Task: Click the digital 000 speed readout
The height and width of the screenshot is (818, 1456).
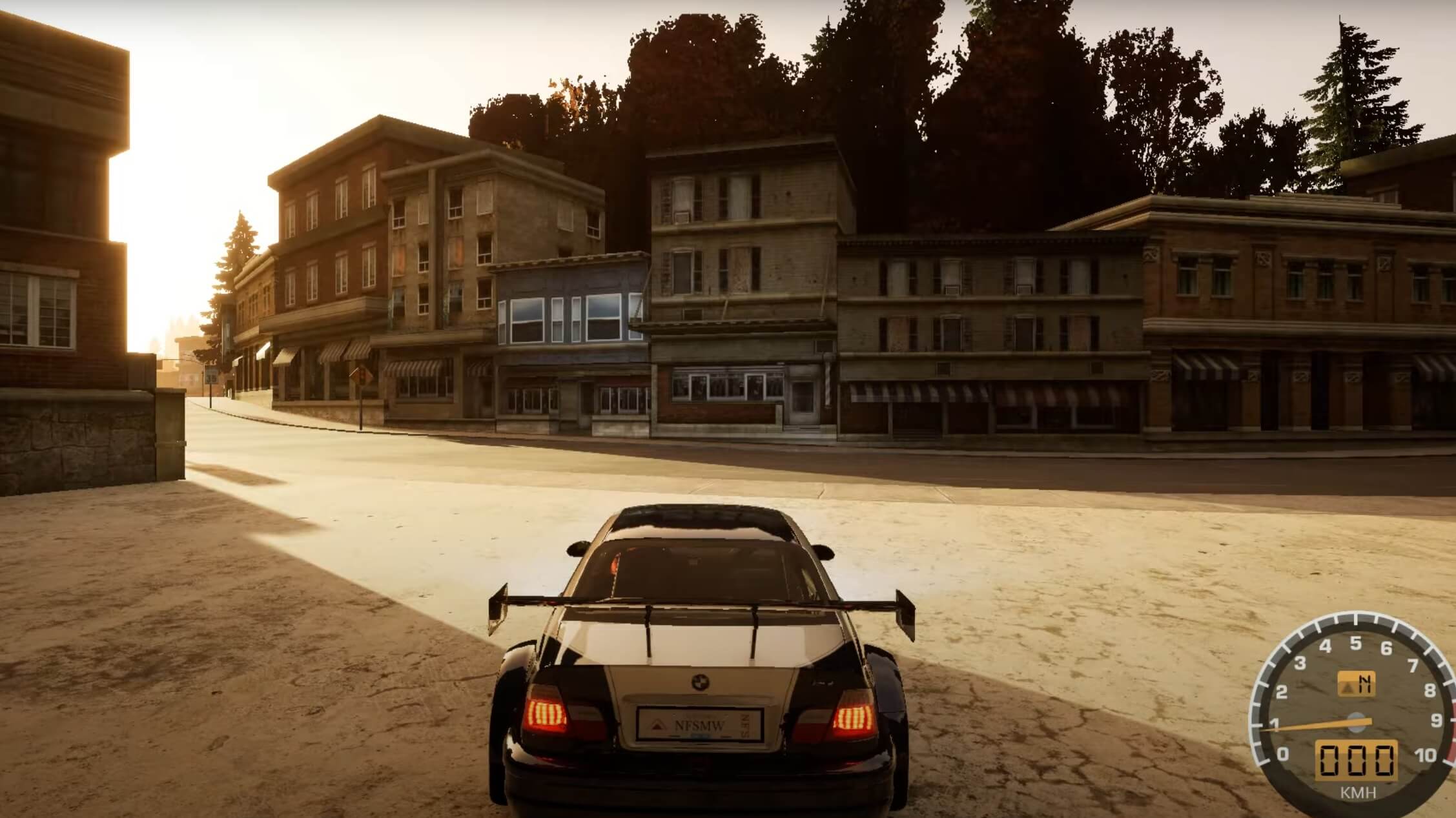Action: (1356, 760)
